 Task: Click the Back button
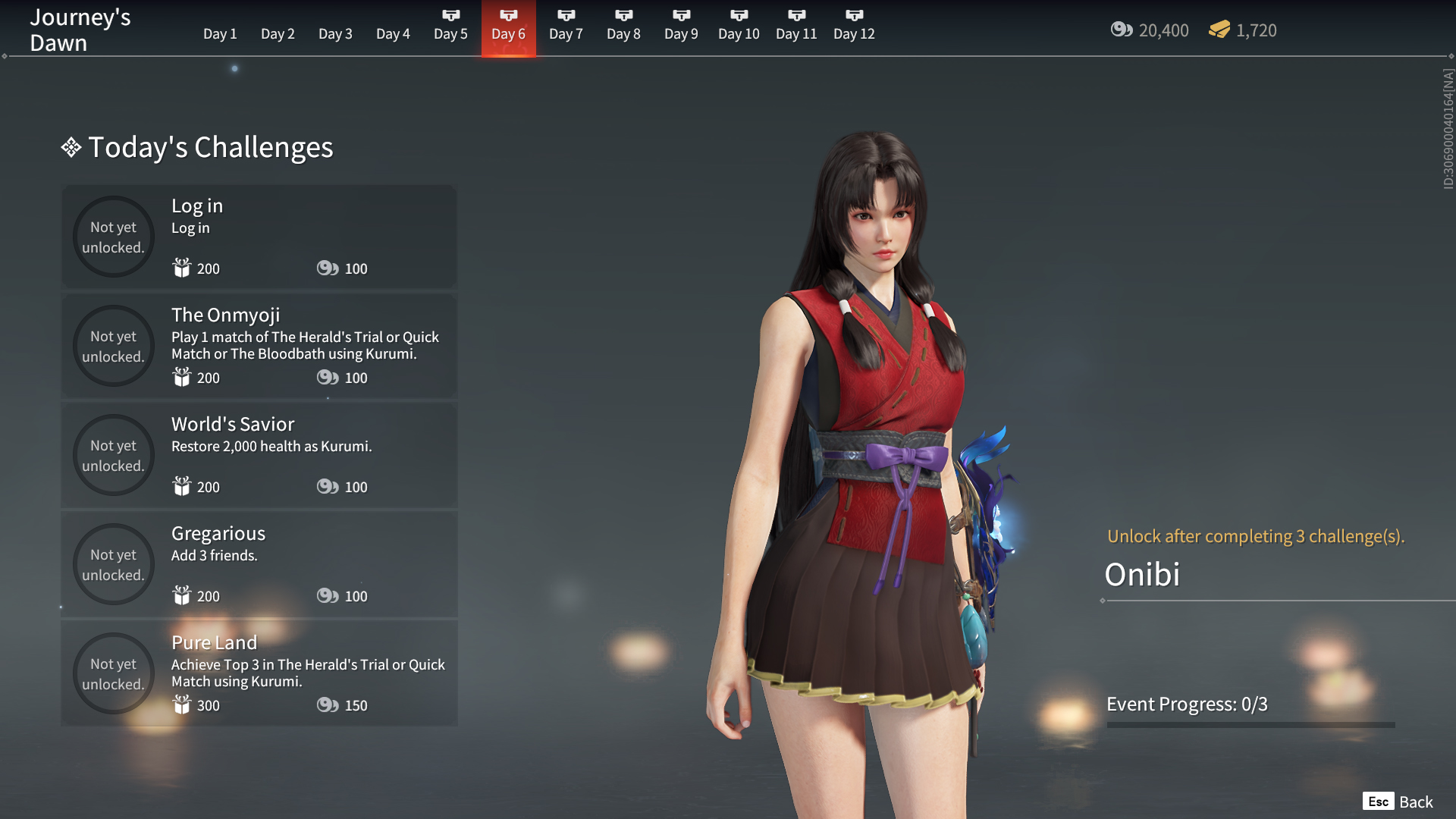click(1398, 802)
